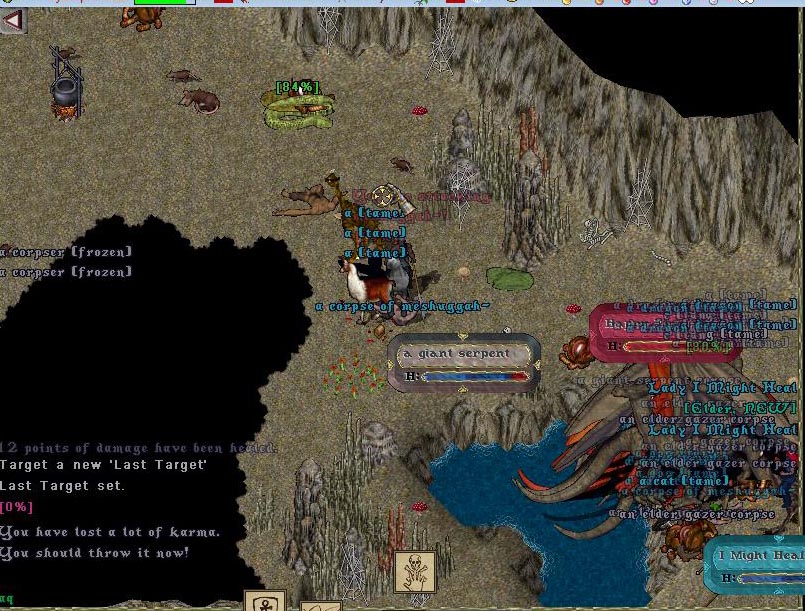Click the ankh shield icon
Screen dimensions: 805x611
[x=265, y=601]
